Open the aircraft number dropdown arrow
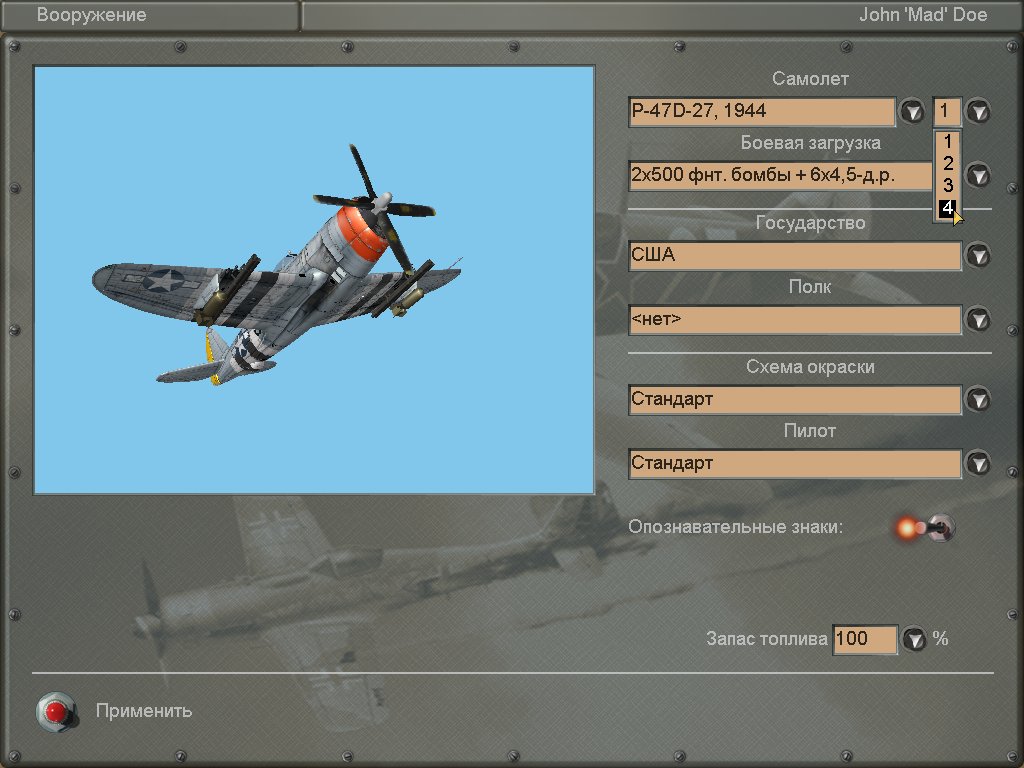1024x768 pixels. (x=978, y=111)
